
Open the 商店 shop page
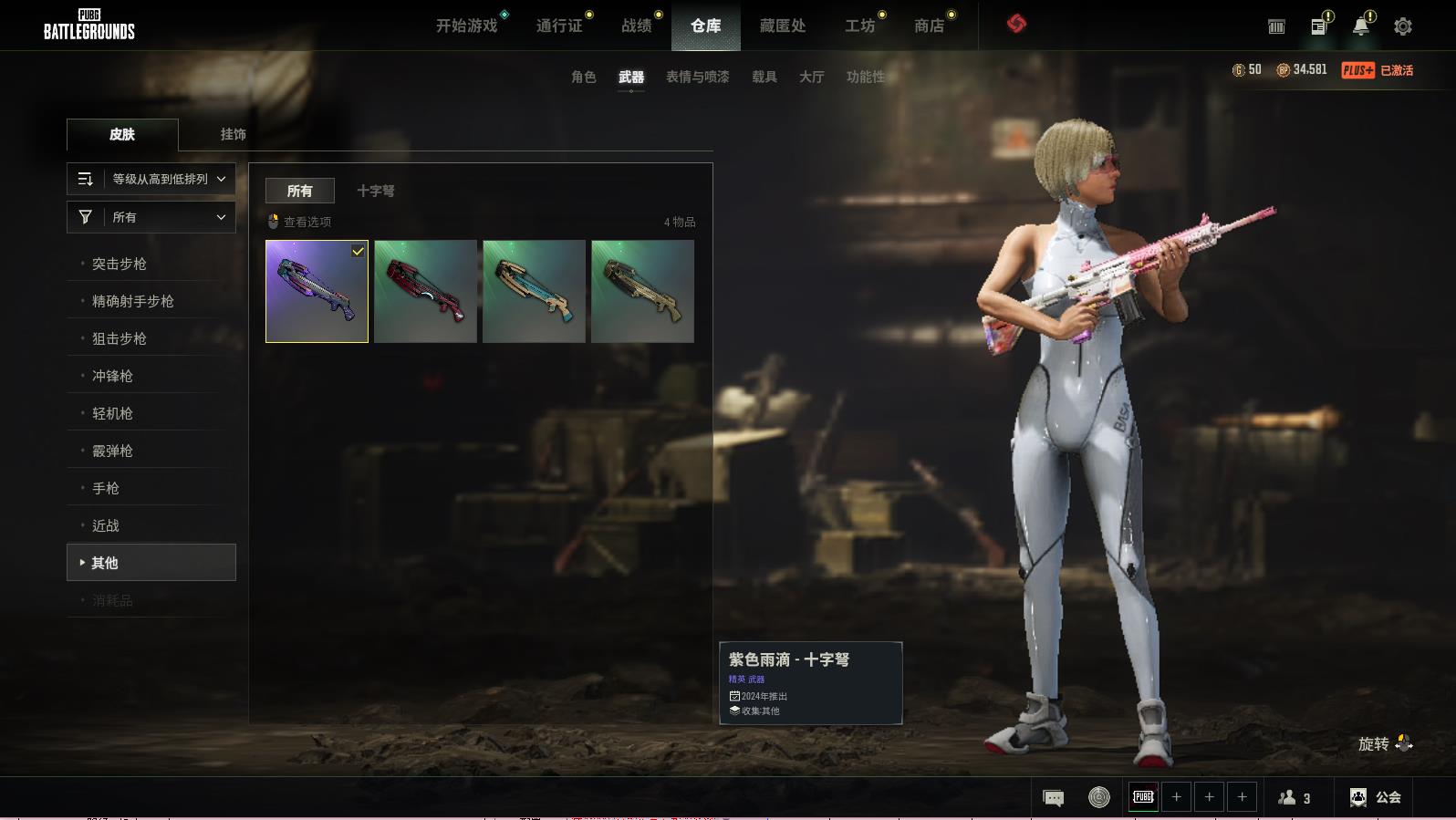pyautogui.click(x=929, y=26)
